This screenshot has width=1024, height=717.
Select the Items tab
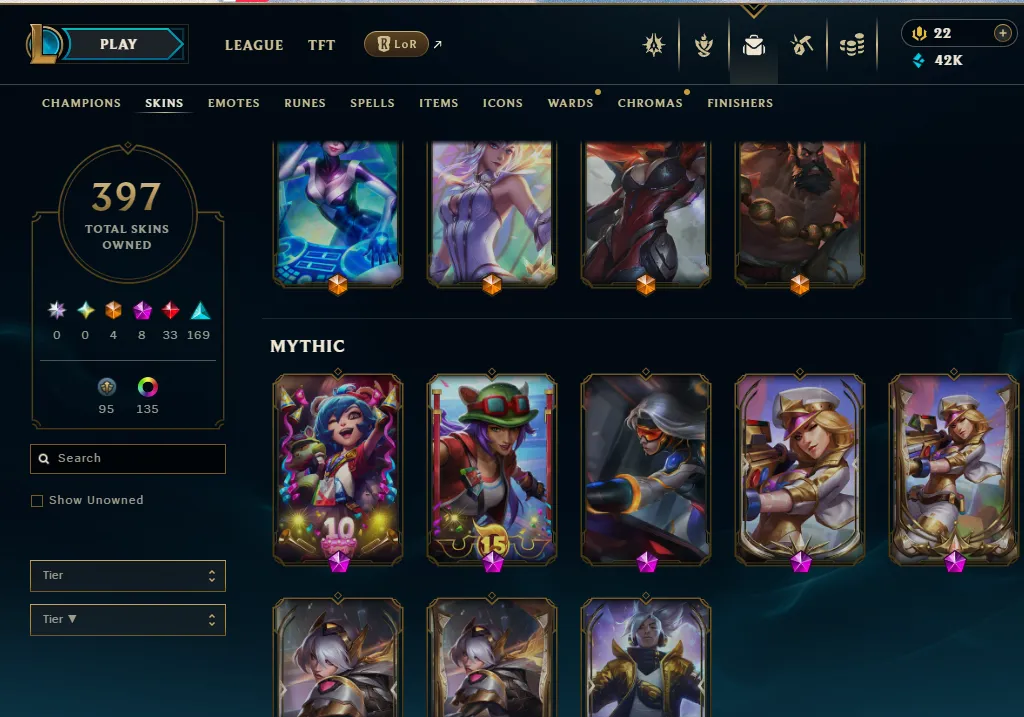(439, 103)
